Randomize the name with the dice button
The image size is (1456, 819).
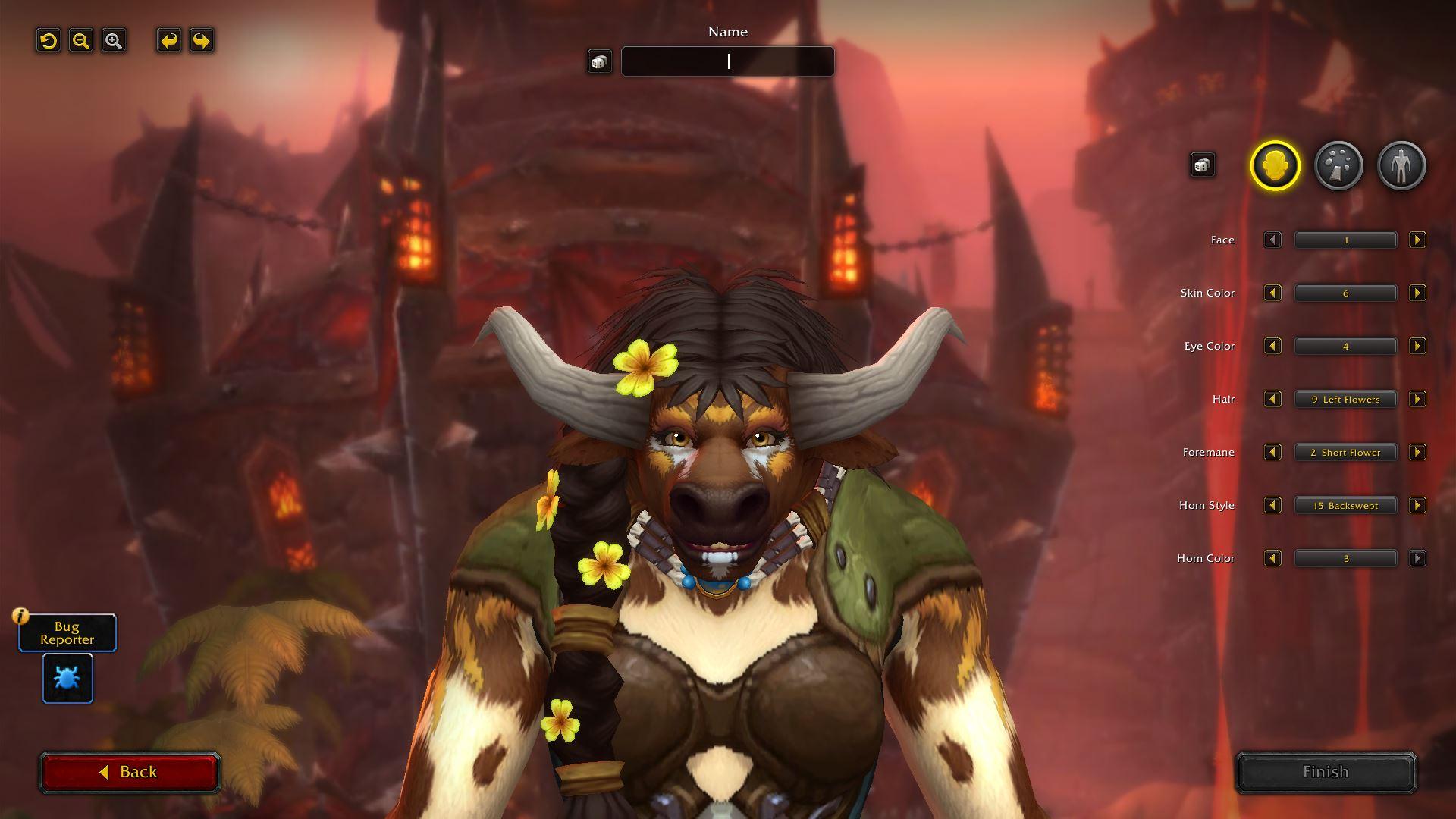coord(599,61)
